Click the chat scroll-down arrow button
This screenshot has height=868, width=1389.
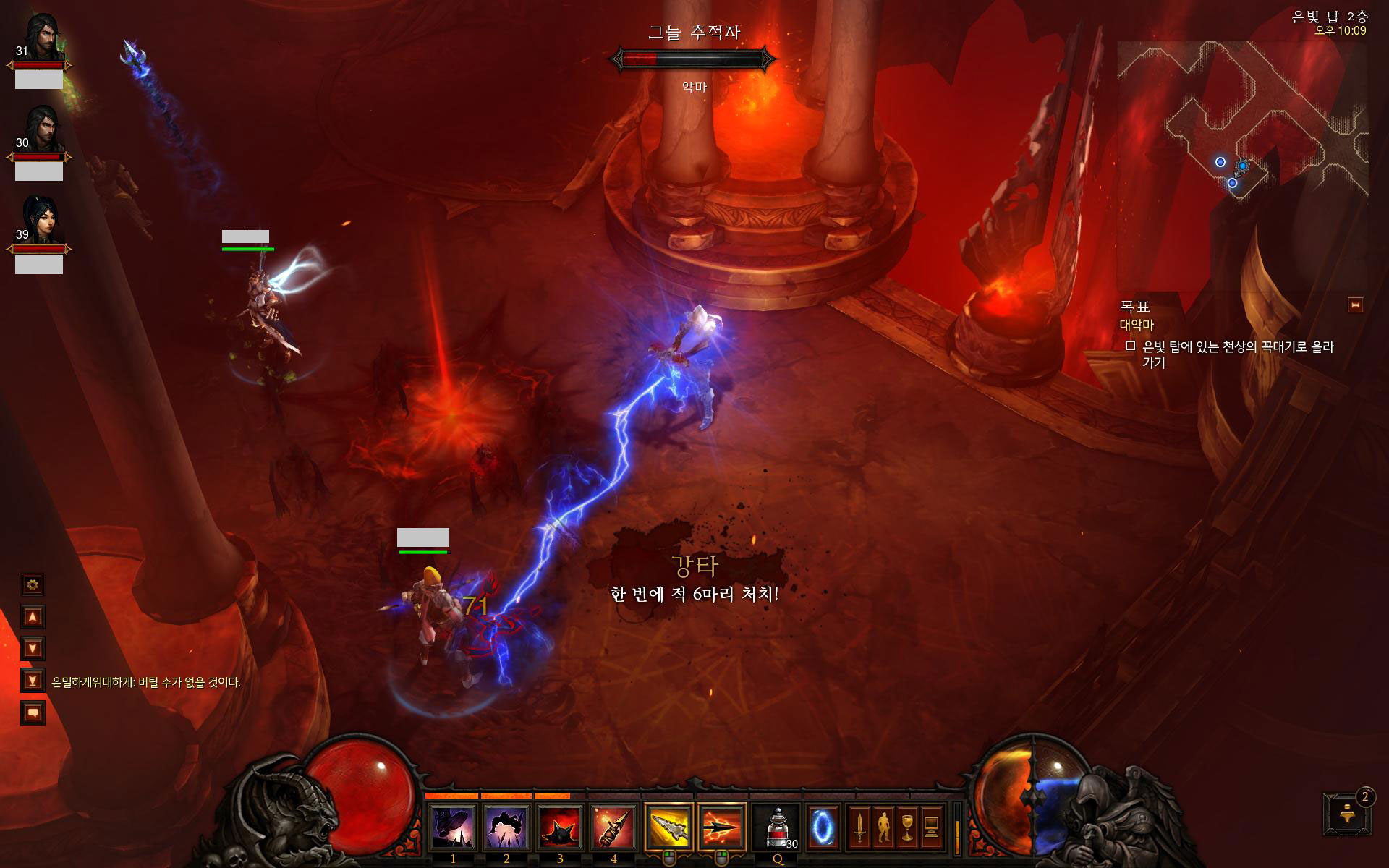33,648
